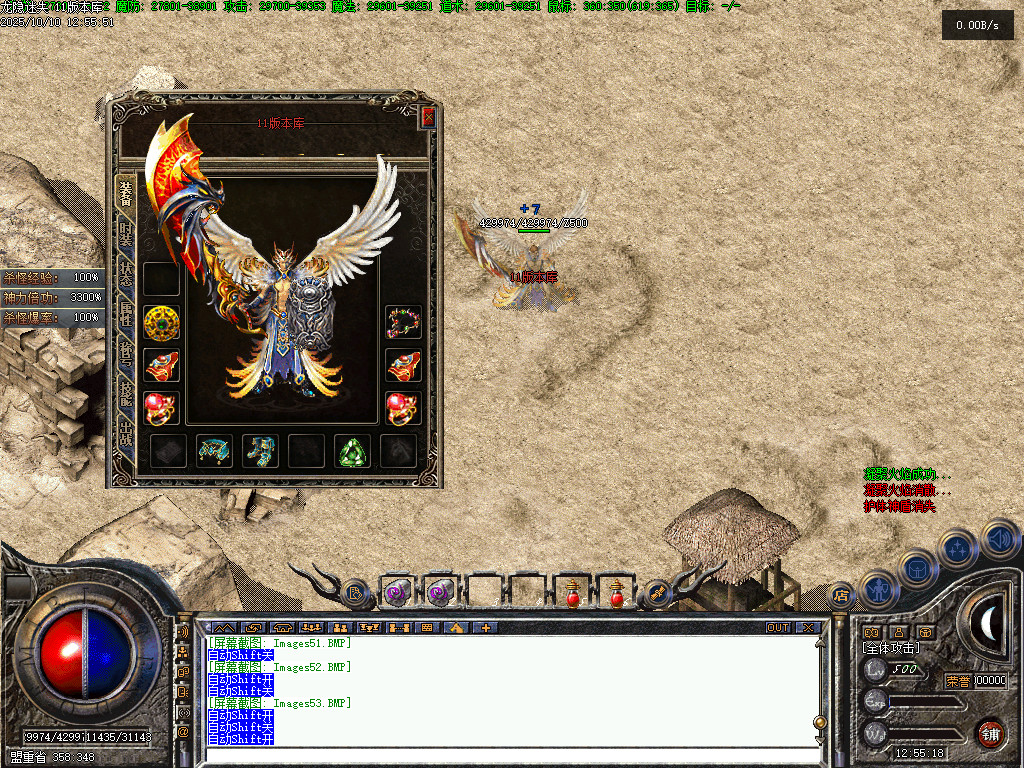Viewport: 1024px width, 768px height.
Task: Select the teal belt equipment slot
Action: (214, 451)
